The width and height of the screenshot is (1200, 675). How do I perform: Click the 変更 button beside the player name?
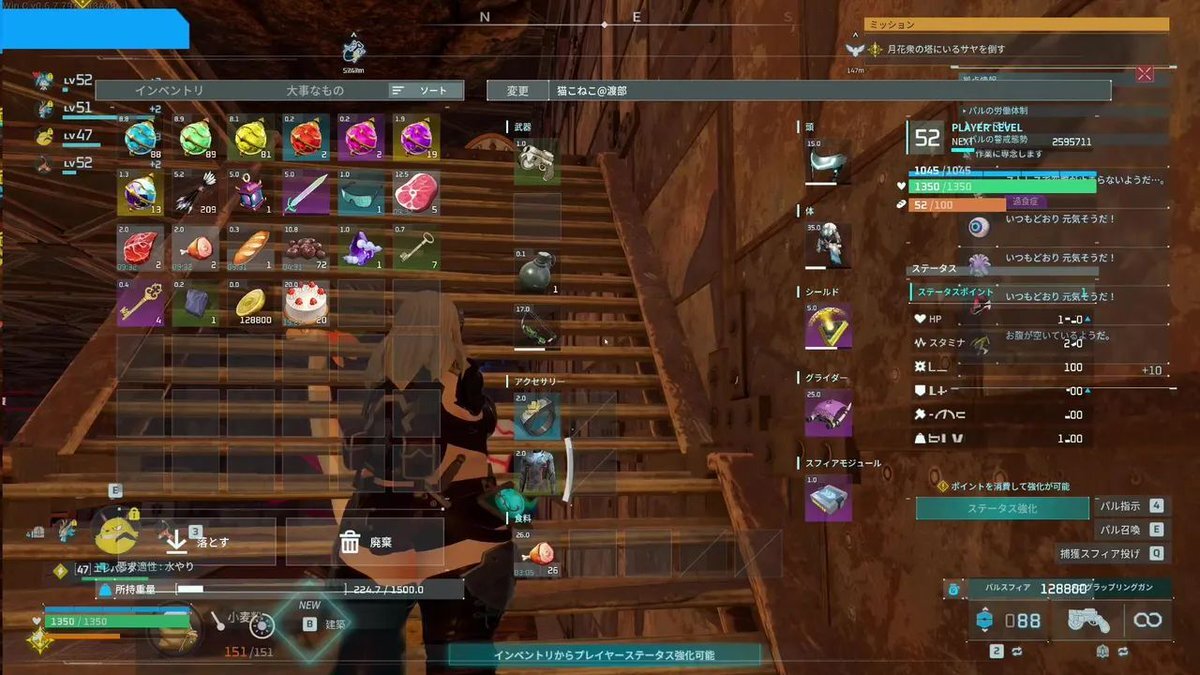517,91
